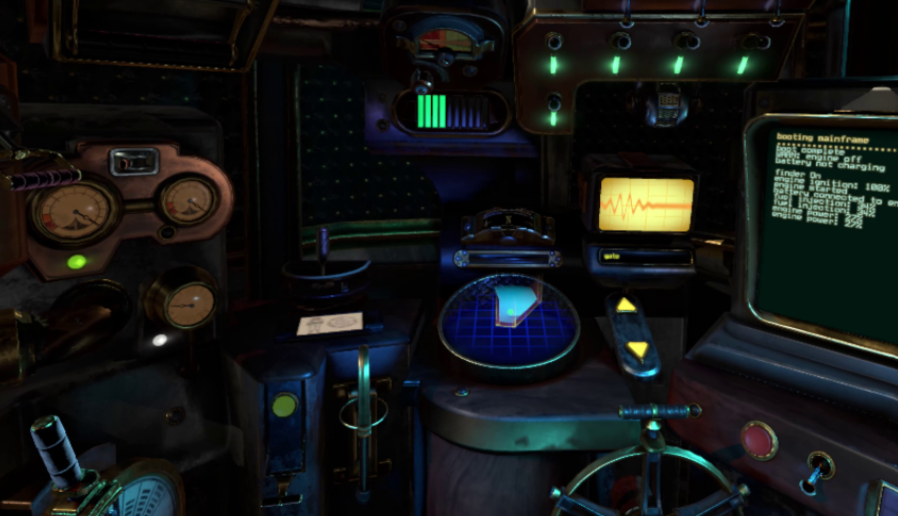898x516 pixels.
Task: Click the yellow down-arrow button
Action: point(637,349)
